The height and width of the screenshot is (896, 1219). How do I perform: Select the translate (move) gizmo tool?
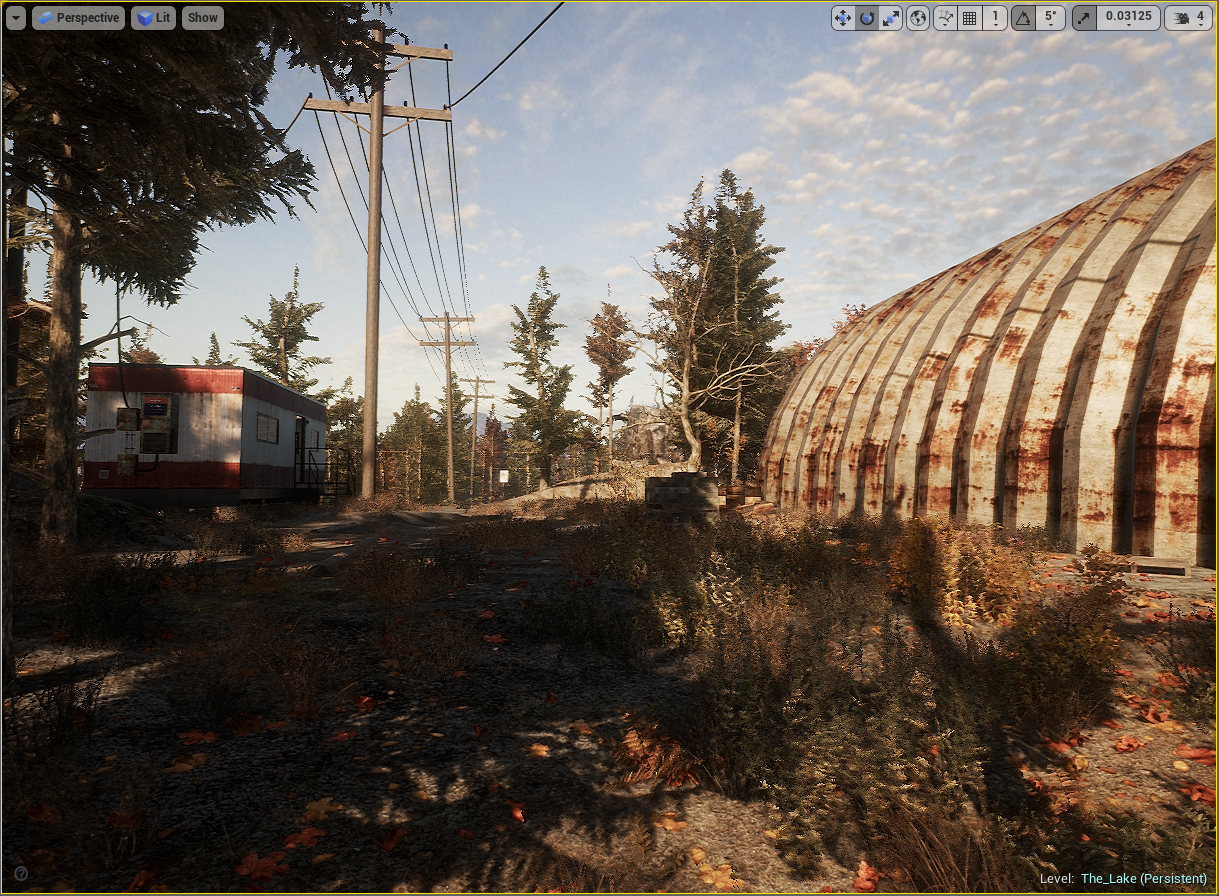pos(843,18)
